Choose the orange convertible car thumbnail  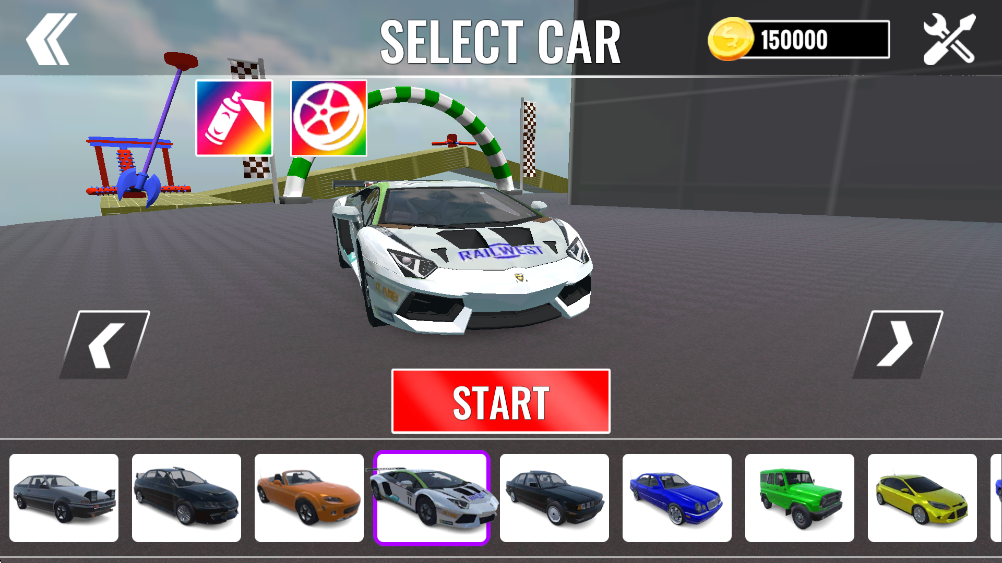[x=309, y=498]
